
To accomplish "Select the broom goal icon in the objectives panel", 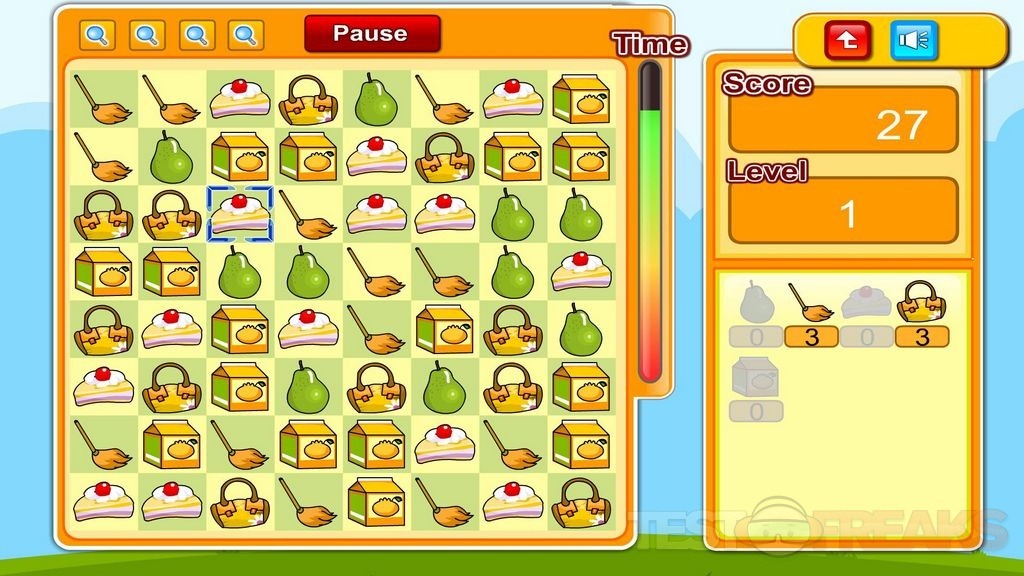I will tap(810, 302).
